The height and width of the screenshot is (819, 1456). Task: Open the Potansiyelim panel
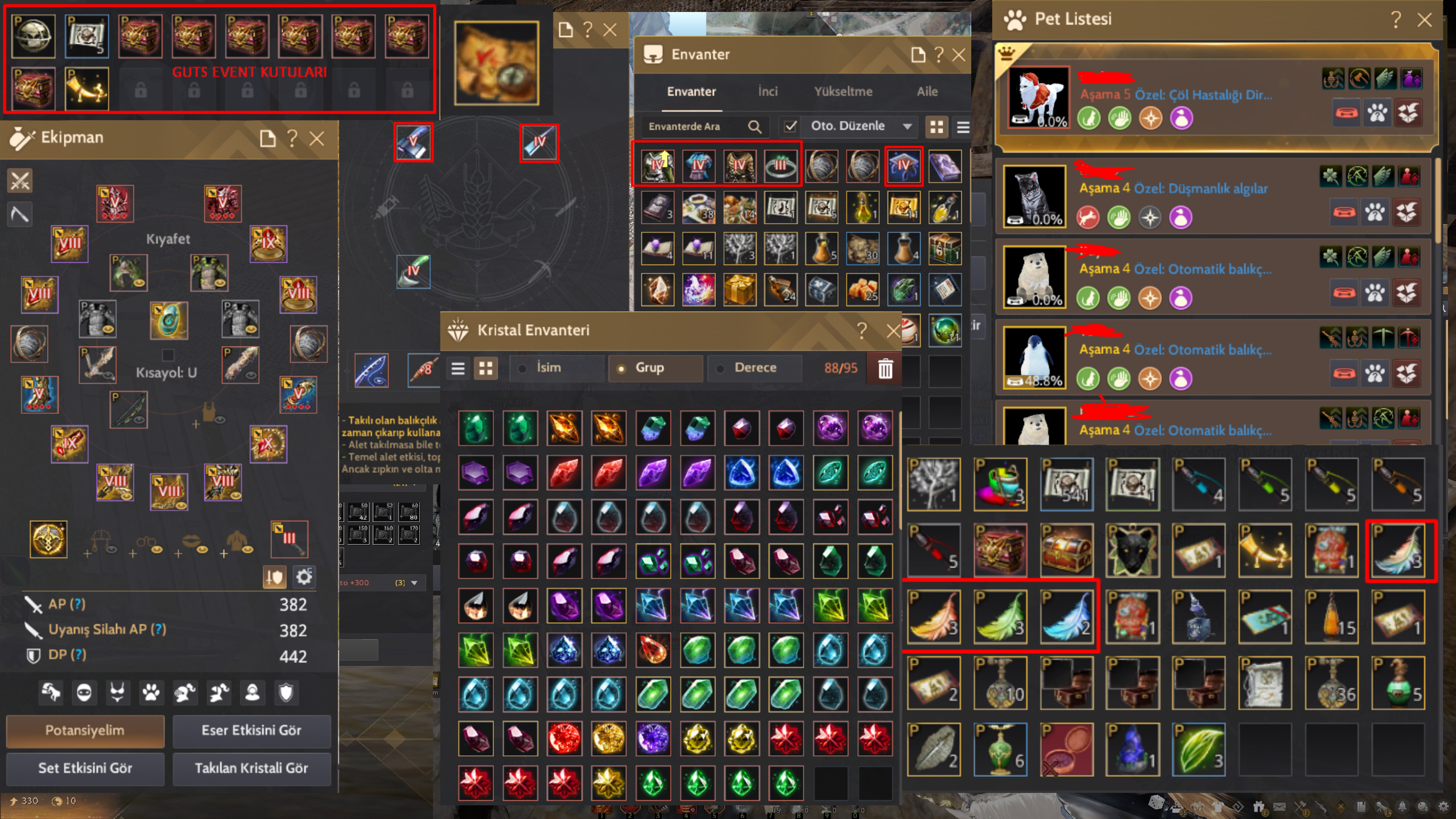[x=85, y=730]
